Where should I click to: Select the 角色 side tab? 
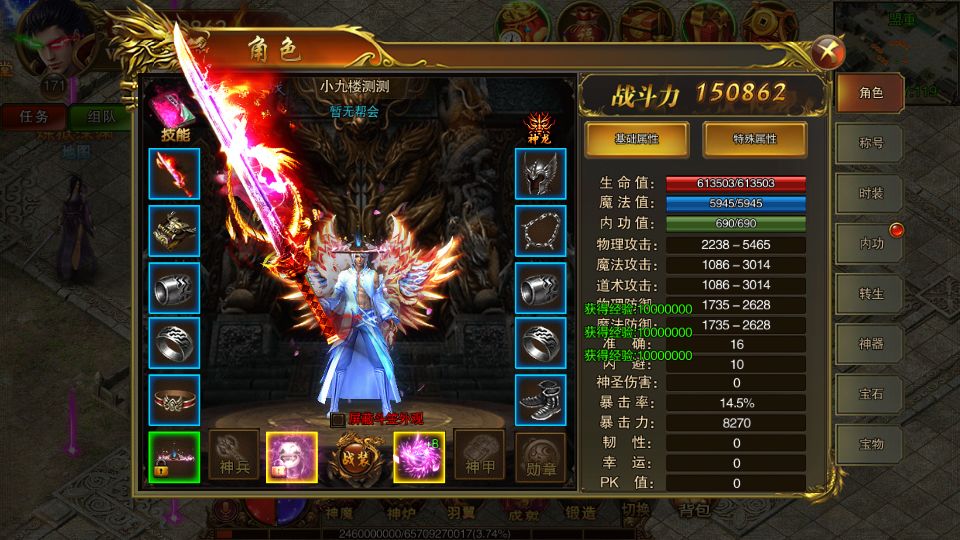[x=870, y=93]
